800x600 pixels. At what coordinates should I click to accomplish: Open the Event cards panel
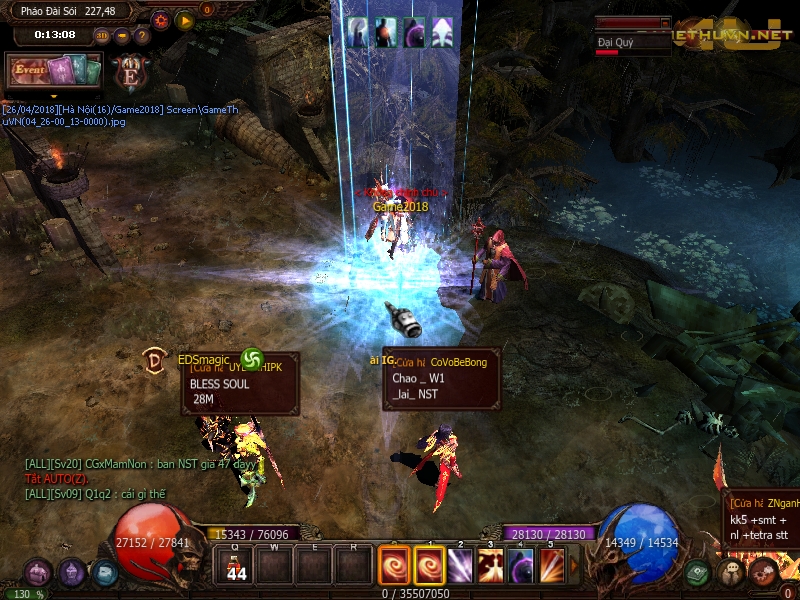[x=54, y=70]
